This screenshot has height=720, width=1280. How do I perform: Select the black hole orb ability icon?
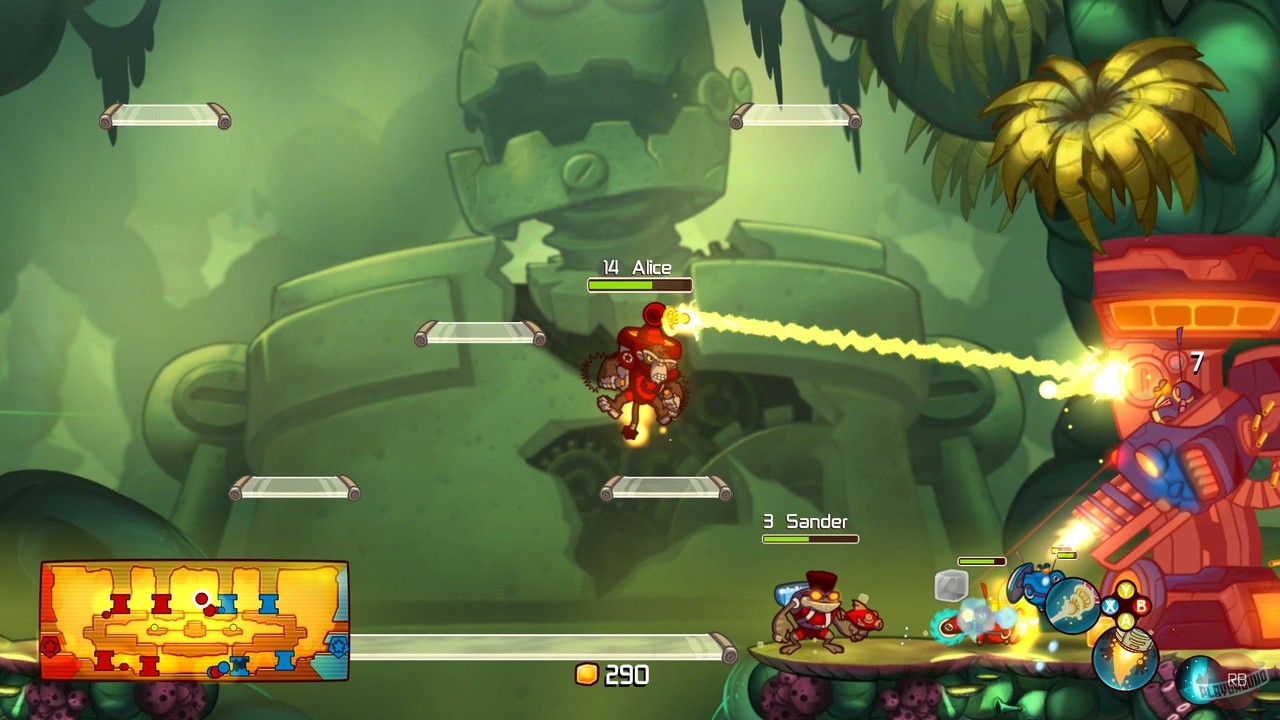1198,677
